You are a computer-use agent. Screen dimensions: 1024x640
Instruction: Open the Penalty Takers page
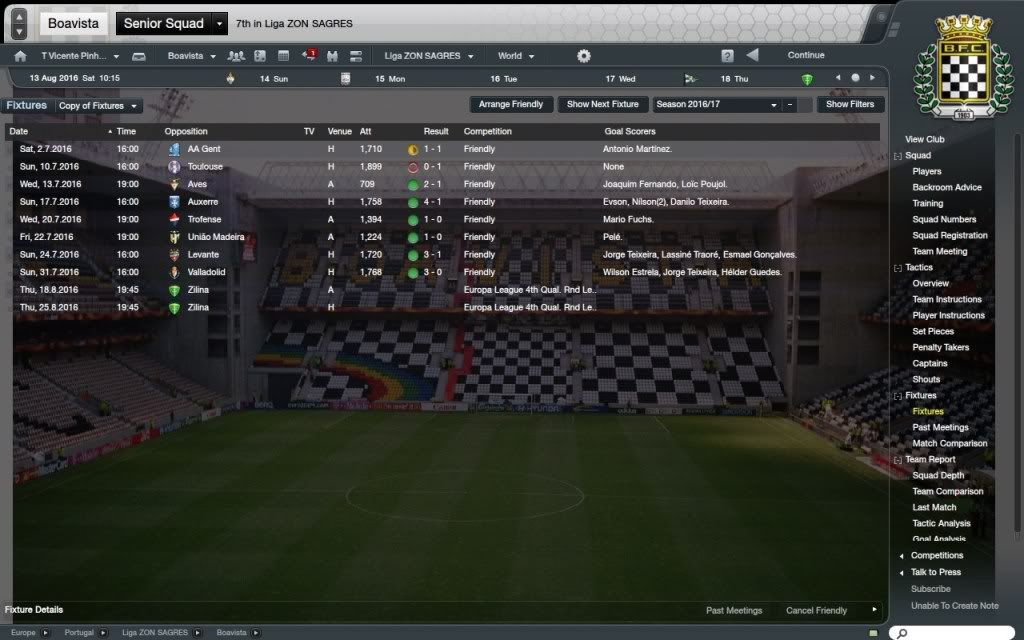[x=940, y=348]
